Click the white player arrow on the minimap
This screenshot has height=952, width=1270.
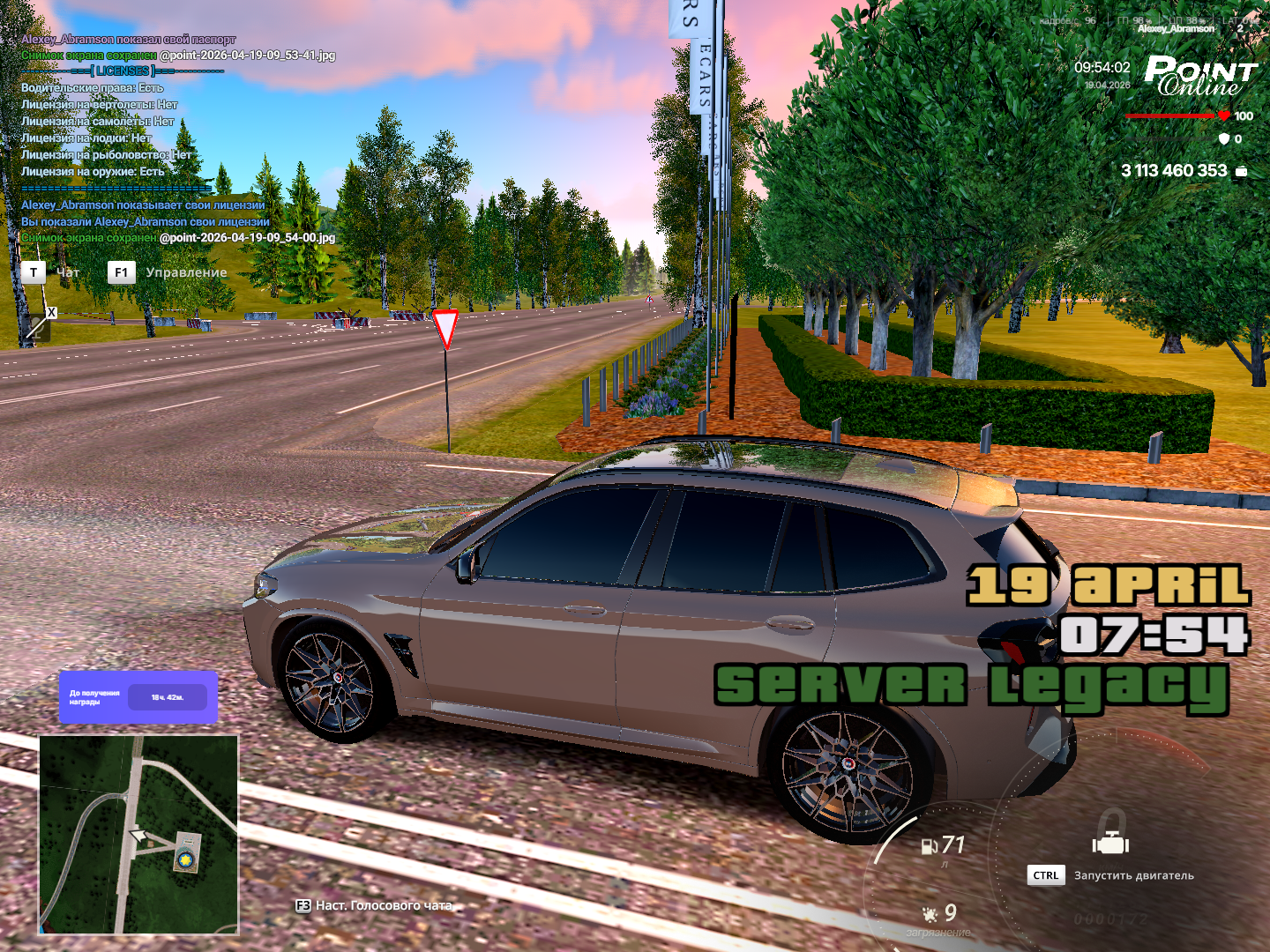tap(137, 835)
